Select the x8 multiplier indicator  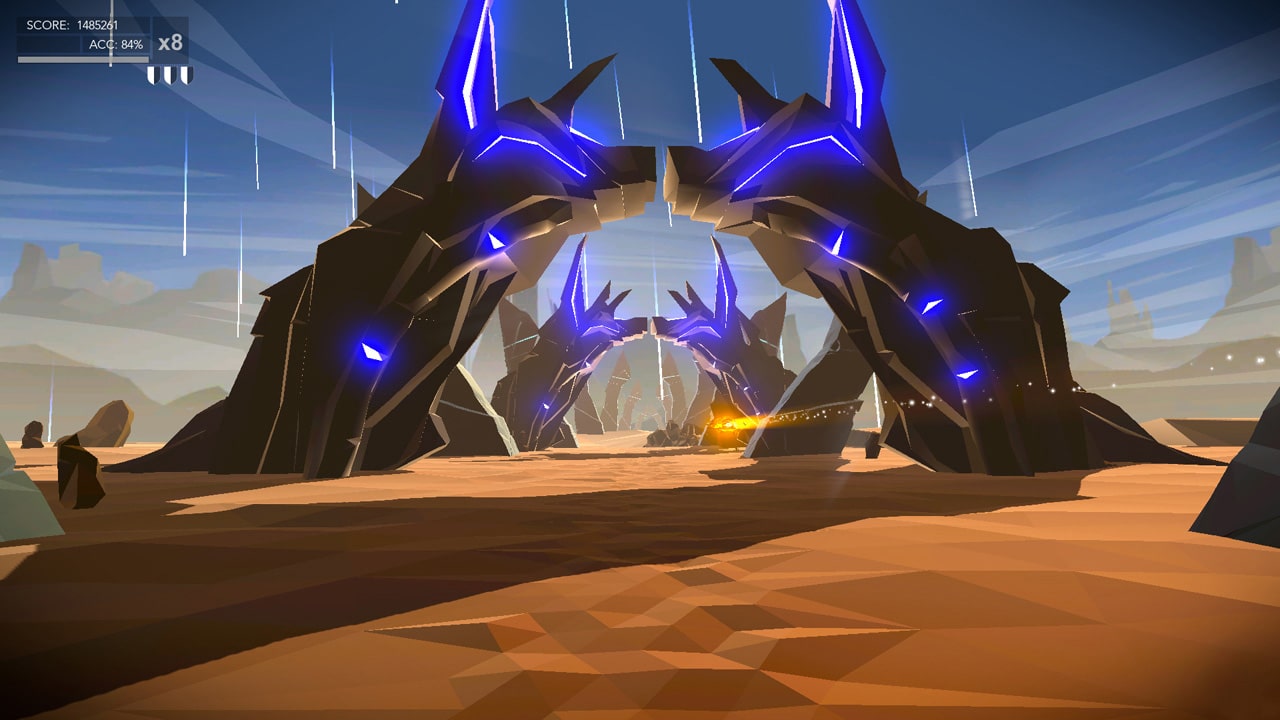pos(171,43)
